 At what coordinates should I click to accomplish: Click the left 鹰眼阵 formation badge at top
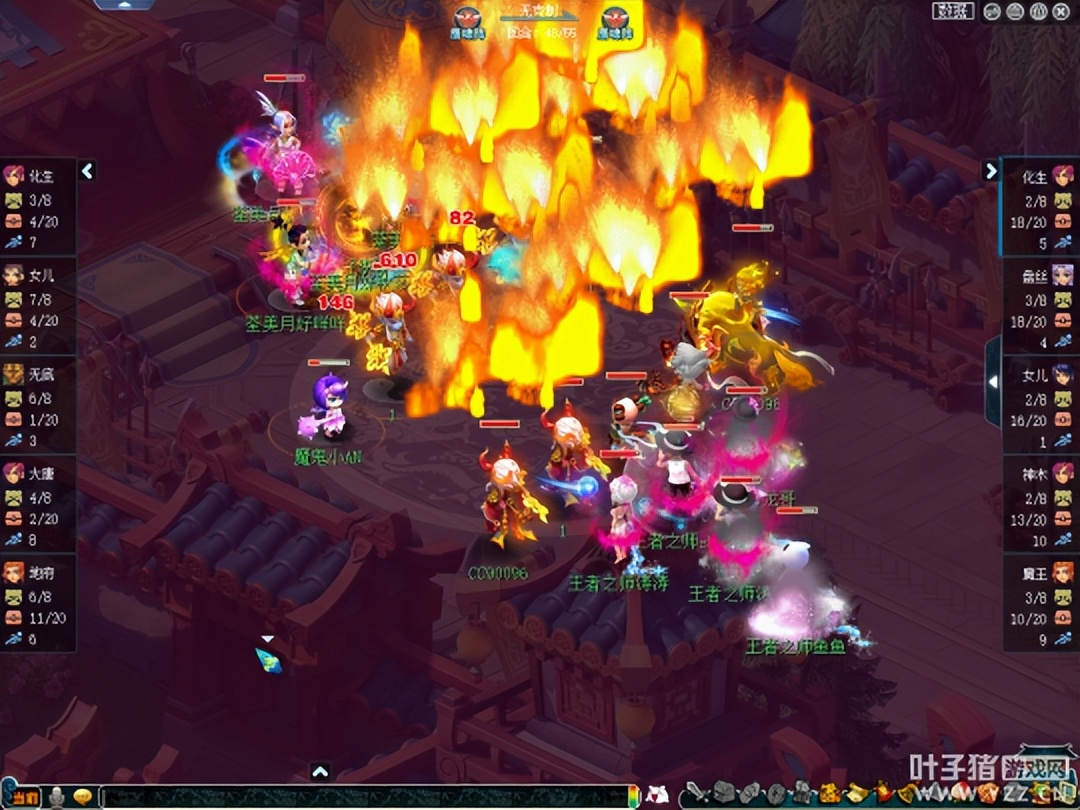point(467,22)
